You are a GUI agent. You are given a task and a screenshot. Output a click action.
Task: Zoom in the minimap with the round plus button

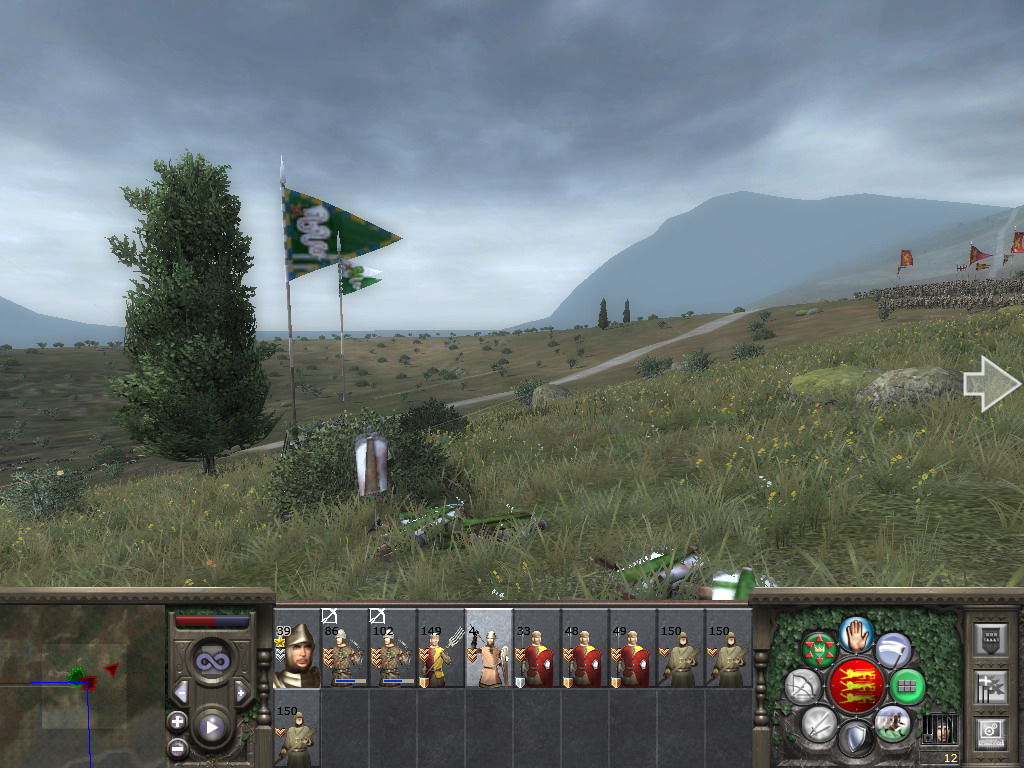pyautogui.click(x=177, y=720)
